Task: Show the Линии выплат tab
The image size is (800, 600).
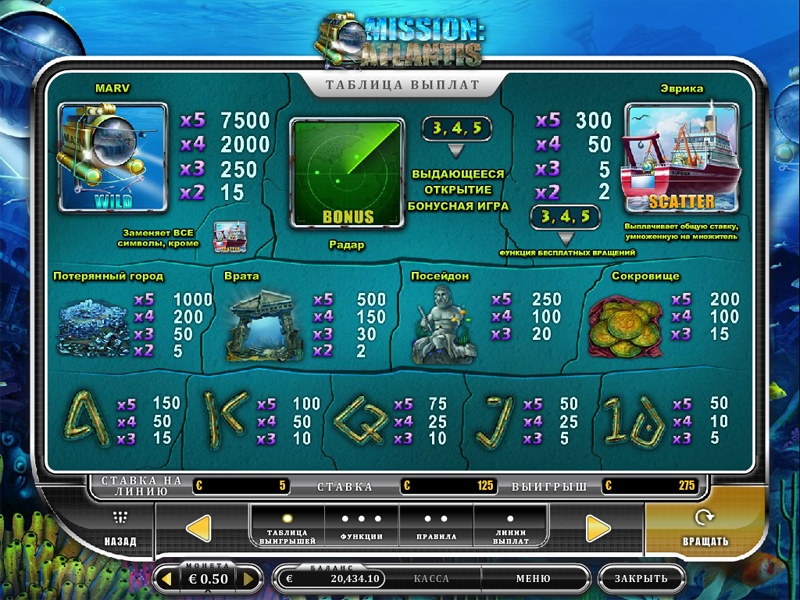Action: [x=511, y=527]
